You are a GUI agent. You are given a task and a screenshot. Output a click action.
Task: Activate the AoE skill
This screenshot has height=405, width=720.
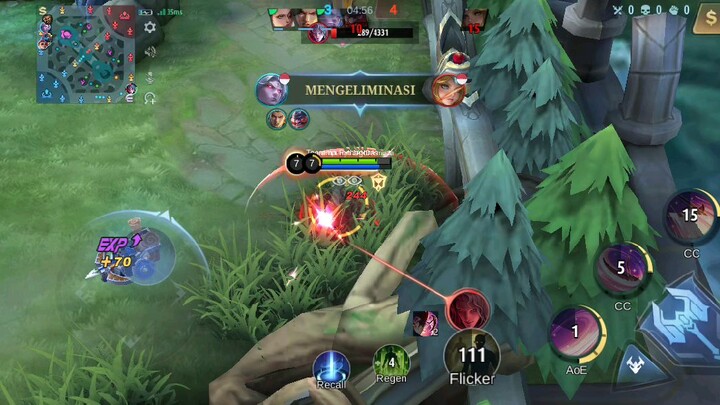(x=576, y=333)
